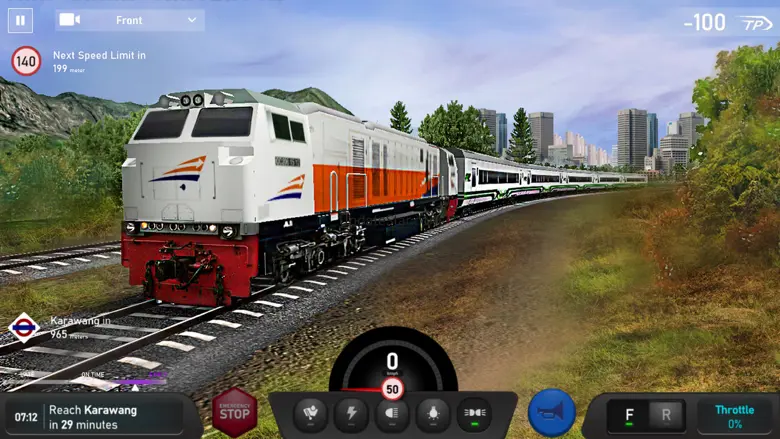Toggle the cabin light bulb button
This screenshot has width=780, height=439.
[x=433, y=413]
